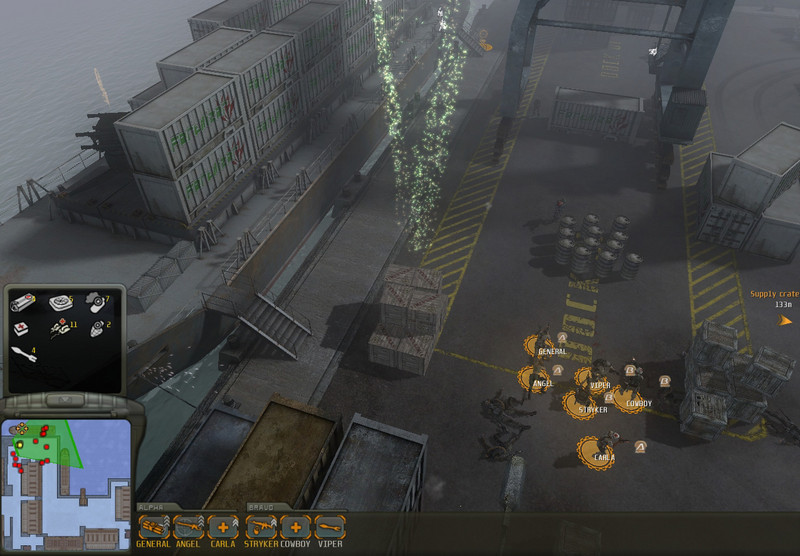Click the Supply crate objective arrow
The image size is (800, 556).
tap(786, 320)
